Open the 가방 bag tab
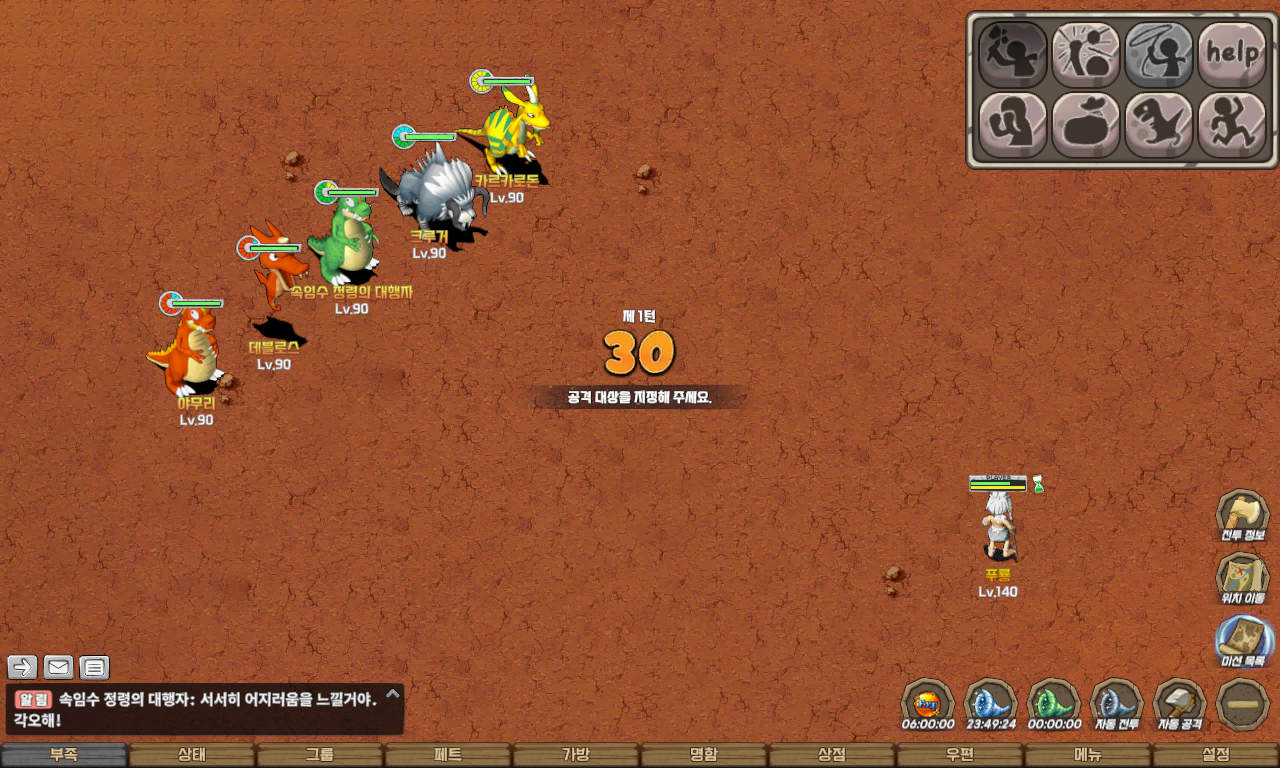The image size is (1280, 768). (576, 755)
